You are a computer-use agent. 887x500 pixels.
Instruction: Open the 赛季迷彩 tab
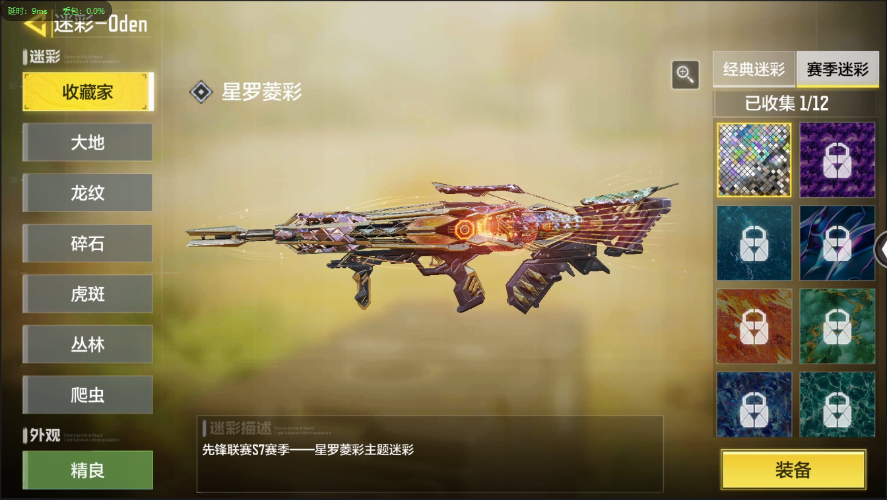[837, 70]
